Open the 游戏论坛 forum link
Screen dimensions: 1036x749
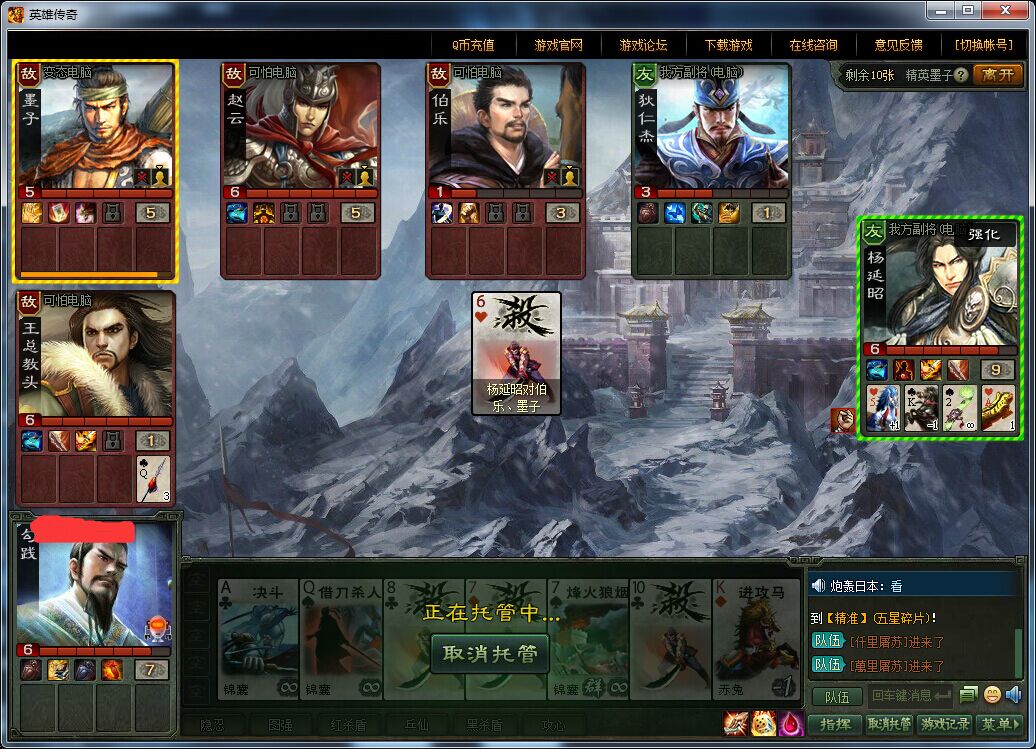(643, 45)
